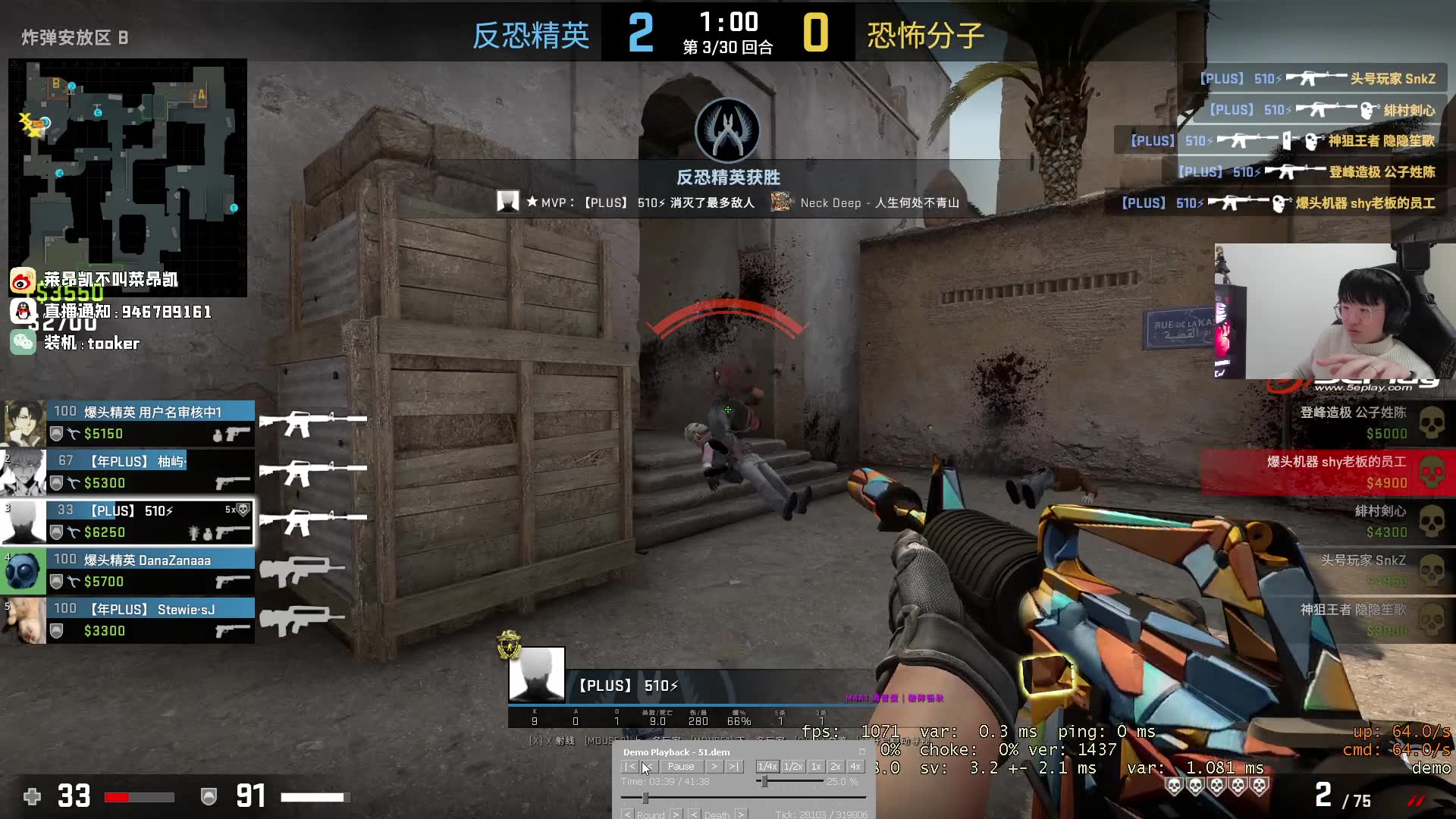Click the CT victory emblem at screen center
This screenshot has height=819, width=1456.
point(728,130)
